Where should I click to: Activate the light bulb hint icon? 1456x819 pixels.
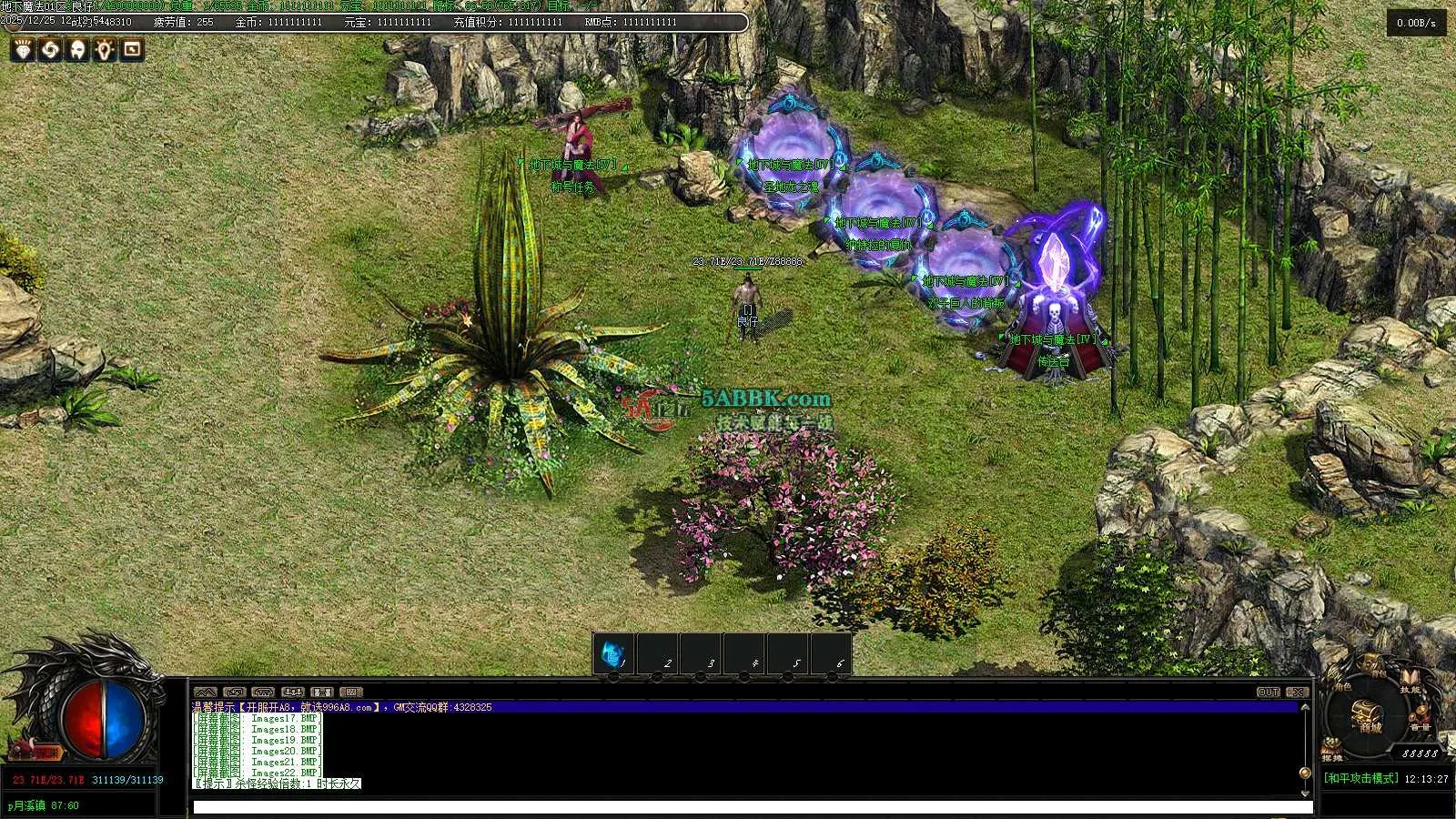pyautogui.click(x=106, y=49)
